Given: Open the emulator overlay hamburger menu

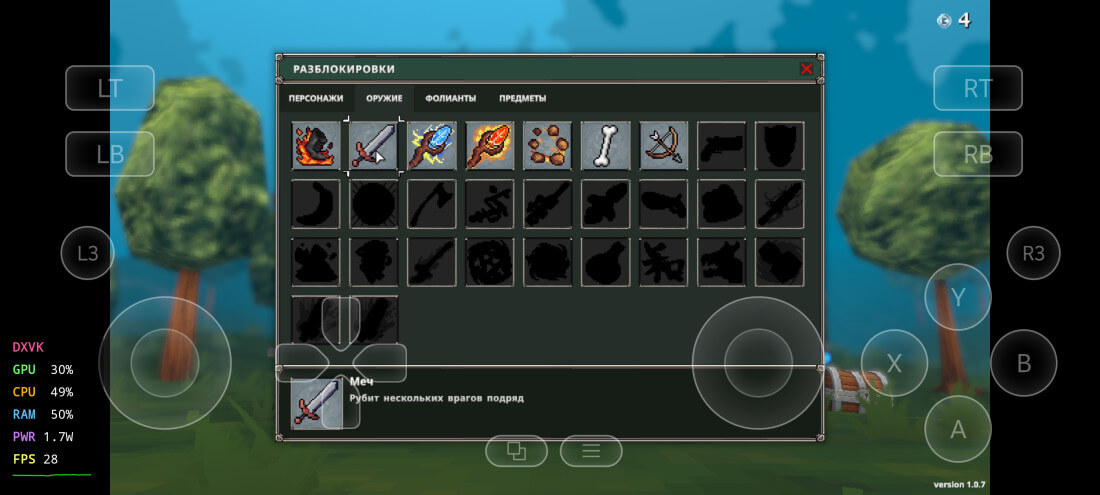Looking at the screenshot, I should tap(591, 452).
